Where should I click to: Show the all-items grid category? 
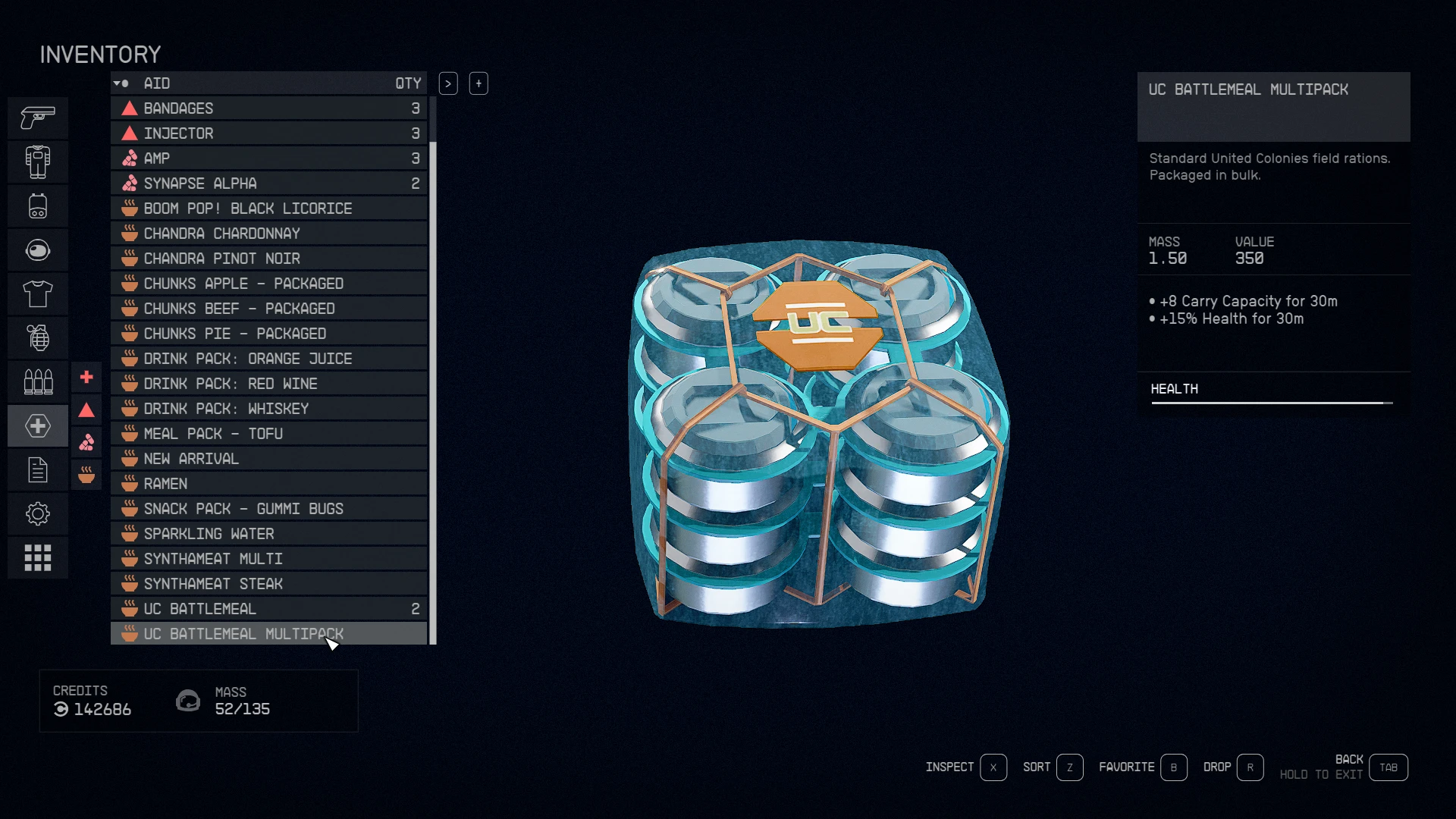tap(38, 558)
